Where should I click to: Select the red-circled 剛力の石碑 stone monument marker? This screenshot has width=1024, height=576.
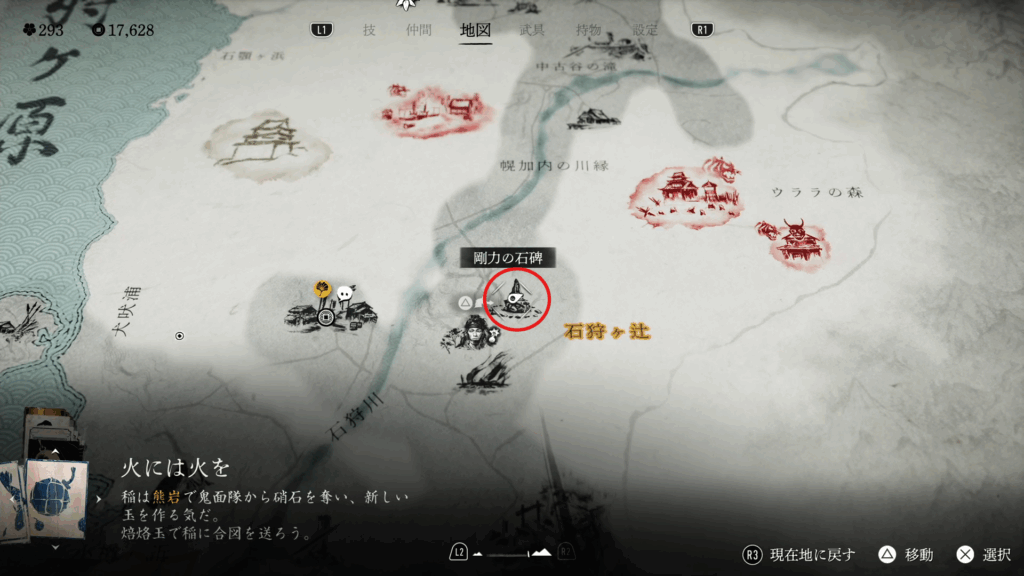coord(517,297)
